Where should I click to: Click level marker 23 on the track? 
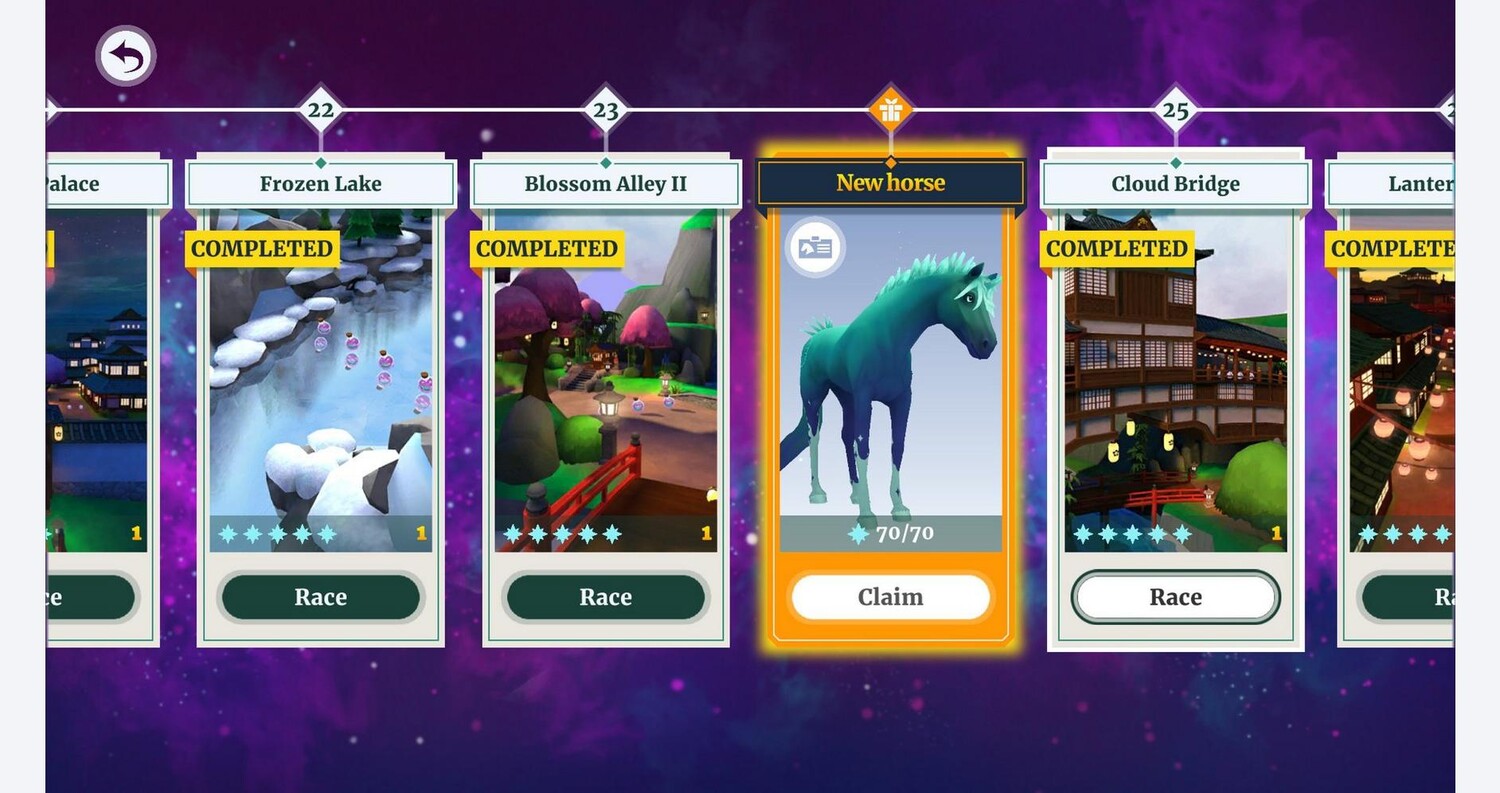click(606, 110)
